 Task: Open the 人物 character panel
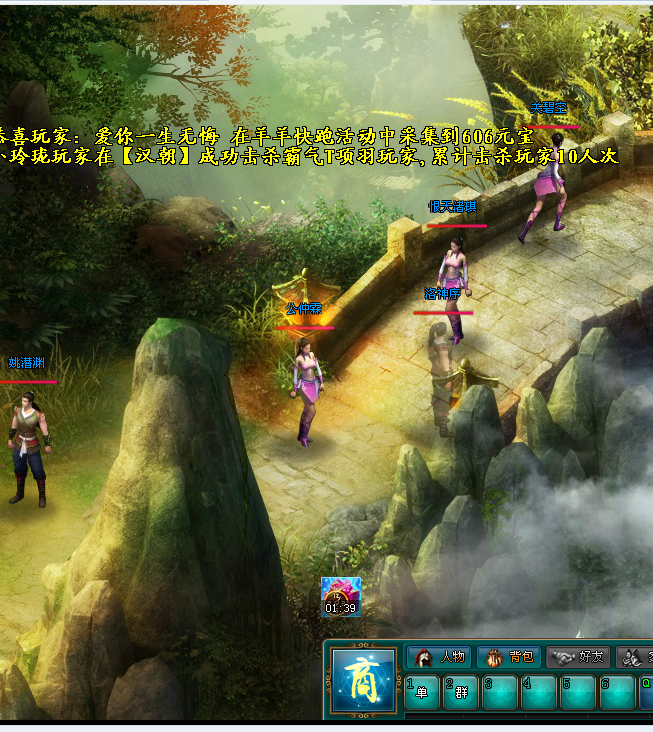tap(439, 657)
